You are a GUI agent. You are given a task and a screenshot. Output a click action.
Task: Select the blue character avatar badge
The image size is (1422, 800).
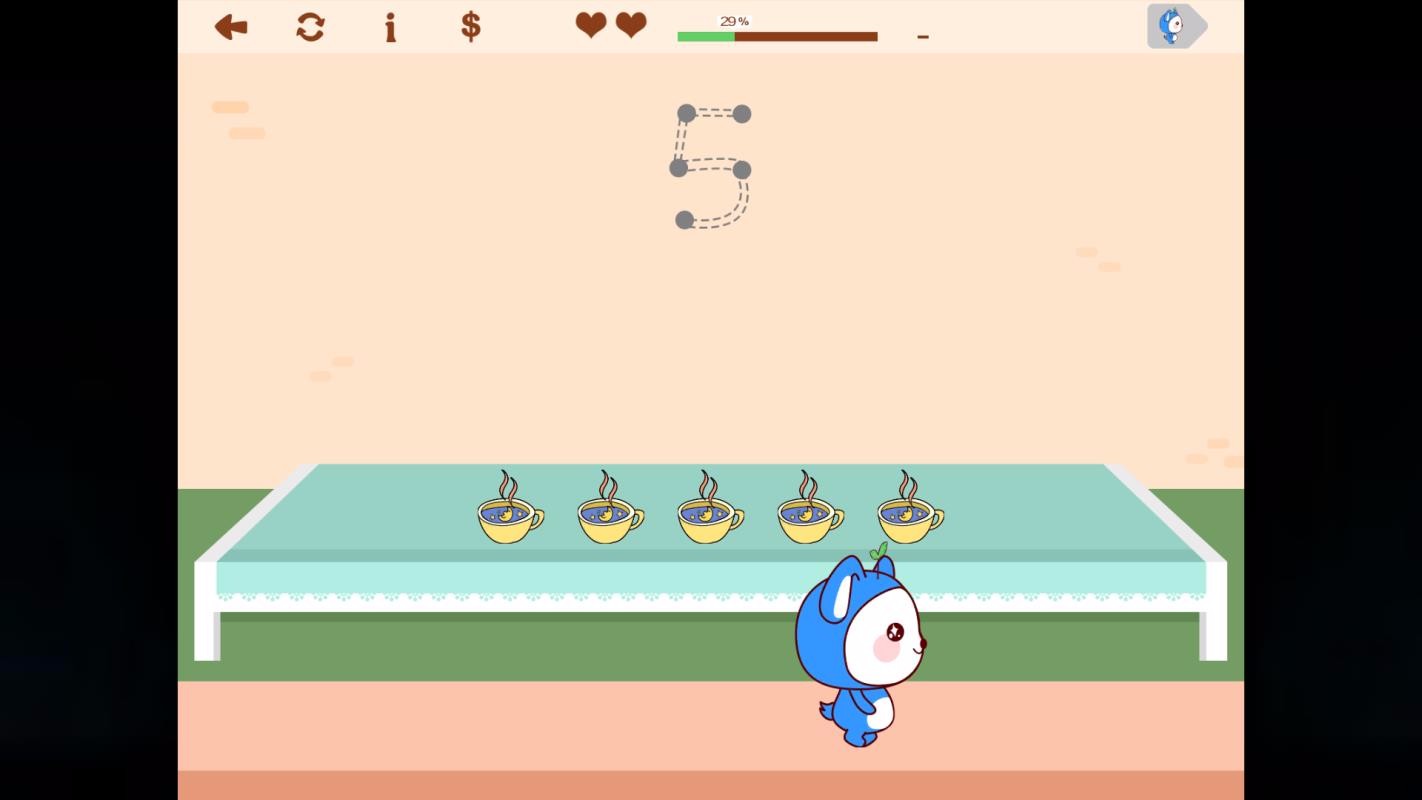click(1173, 25)
